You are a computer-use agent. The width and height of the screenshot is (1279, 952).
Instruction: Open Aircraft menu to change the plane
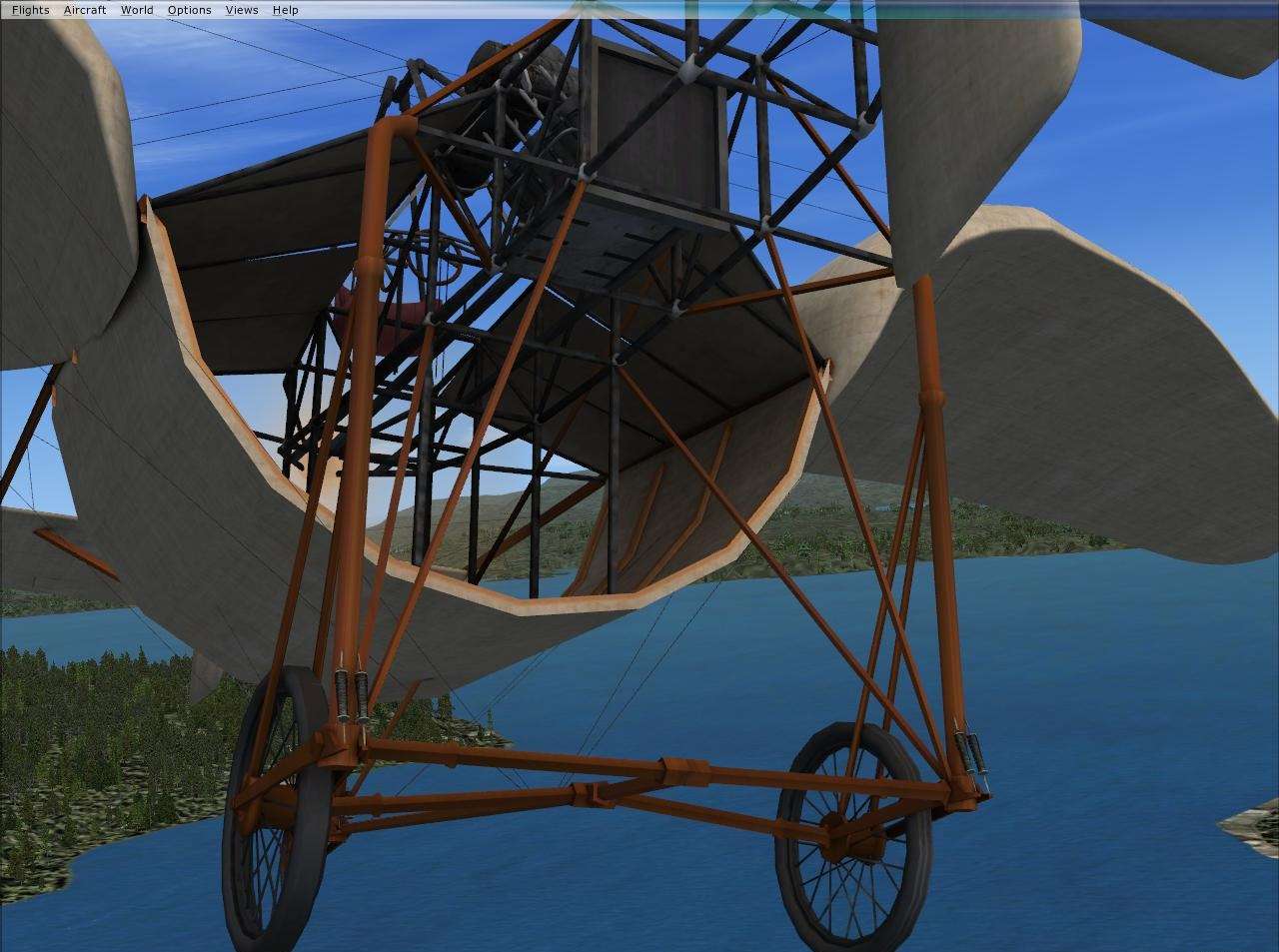tap(85, 9)
